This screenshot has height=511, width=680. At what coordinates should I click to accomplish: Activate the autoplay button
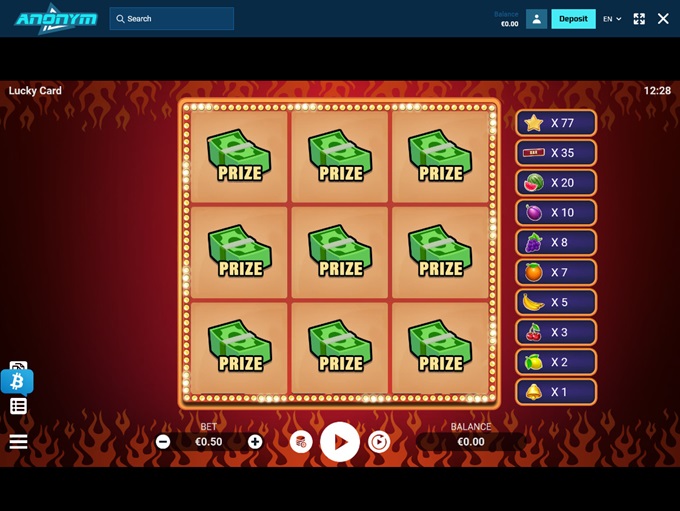(x=379, y=442)
